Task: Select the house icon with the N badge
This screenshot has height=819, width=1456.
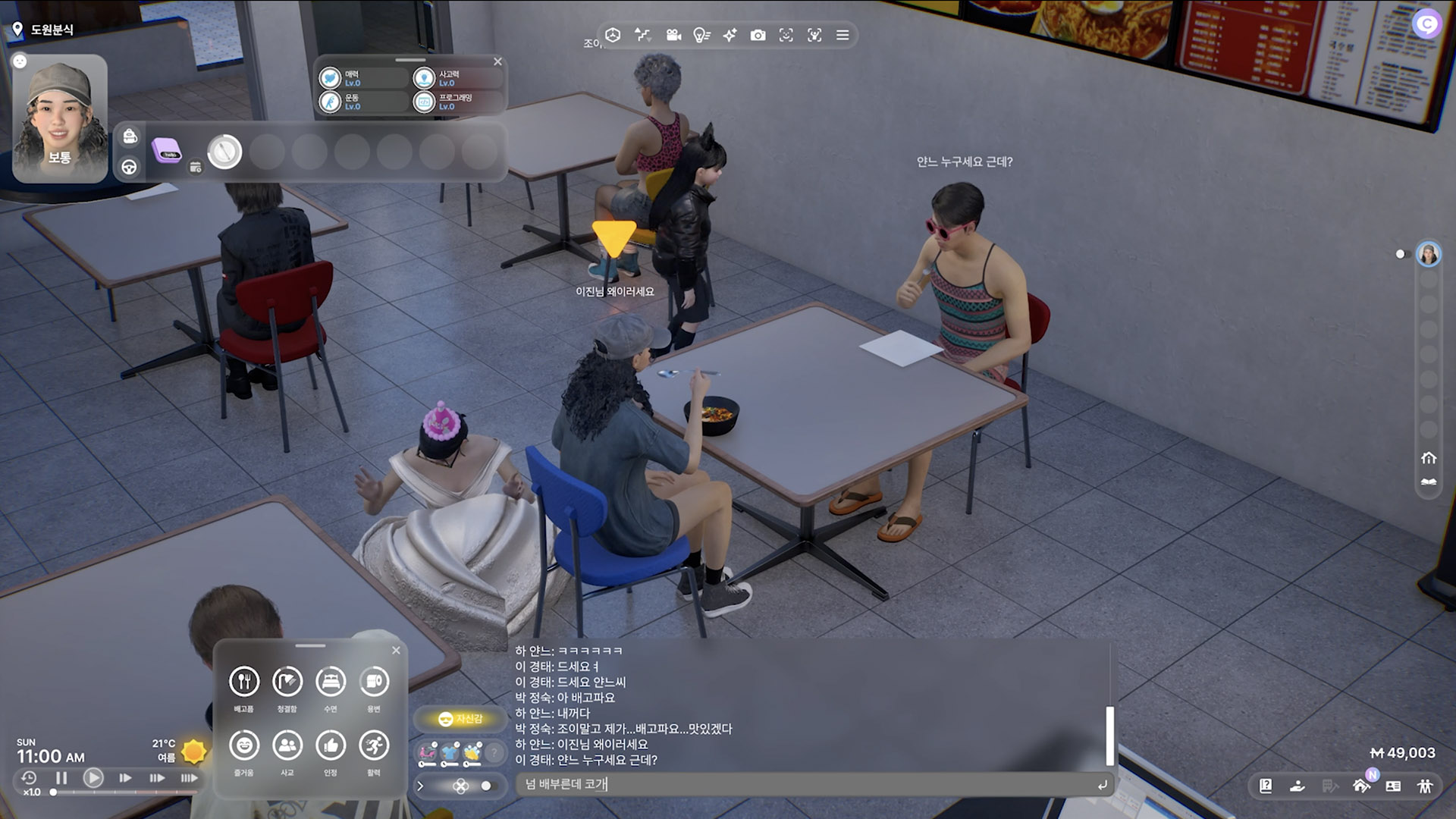Action: pyautogui.click(x=1362, y=787)
